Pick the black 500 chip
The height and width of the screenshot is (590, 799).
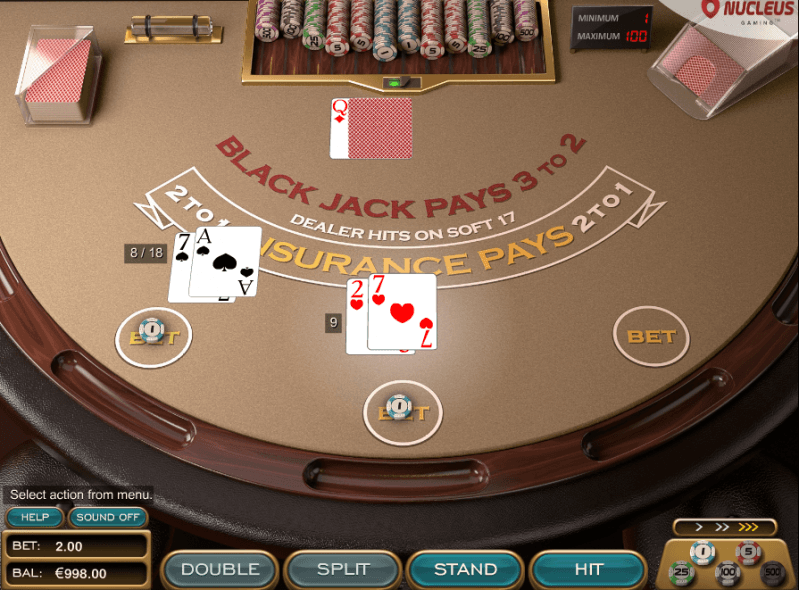coord(771,573)
